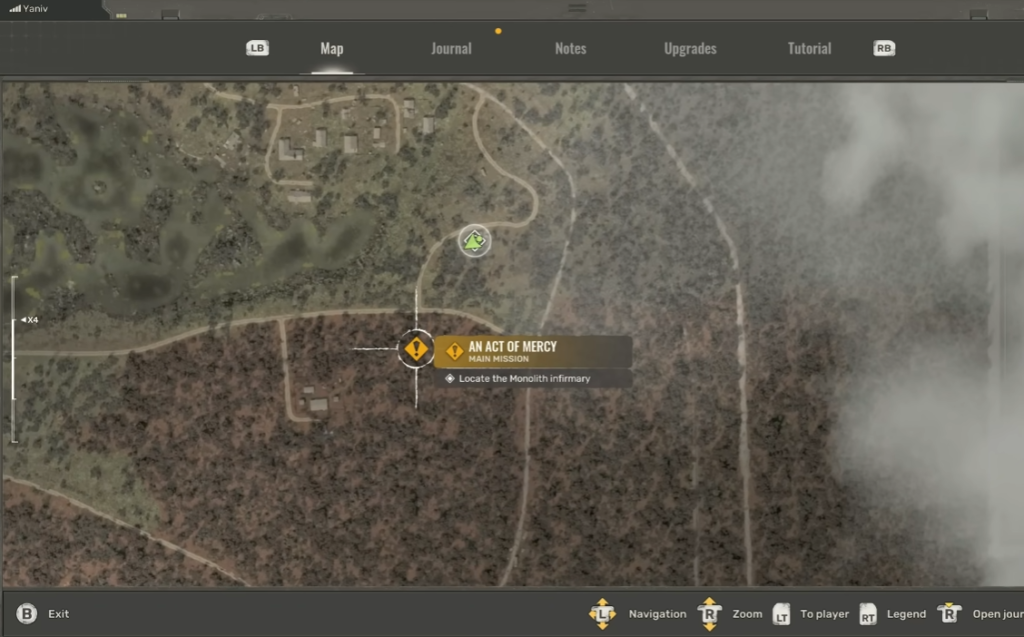Select the An Act of Mercy mission marker
Screen dimensions: 1024x637
click(x=416, y=349)
